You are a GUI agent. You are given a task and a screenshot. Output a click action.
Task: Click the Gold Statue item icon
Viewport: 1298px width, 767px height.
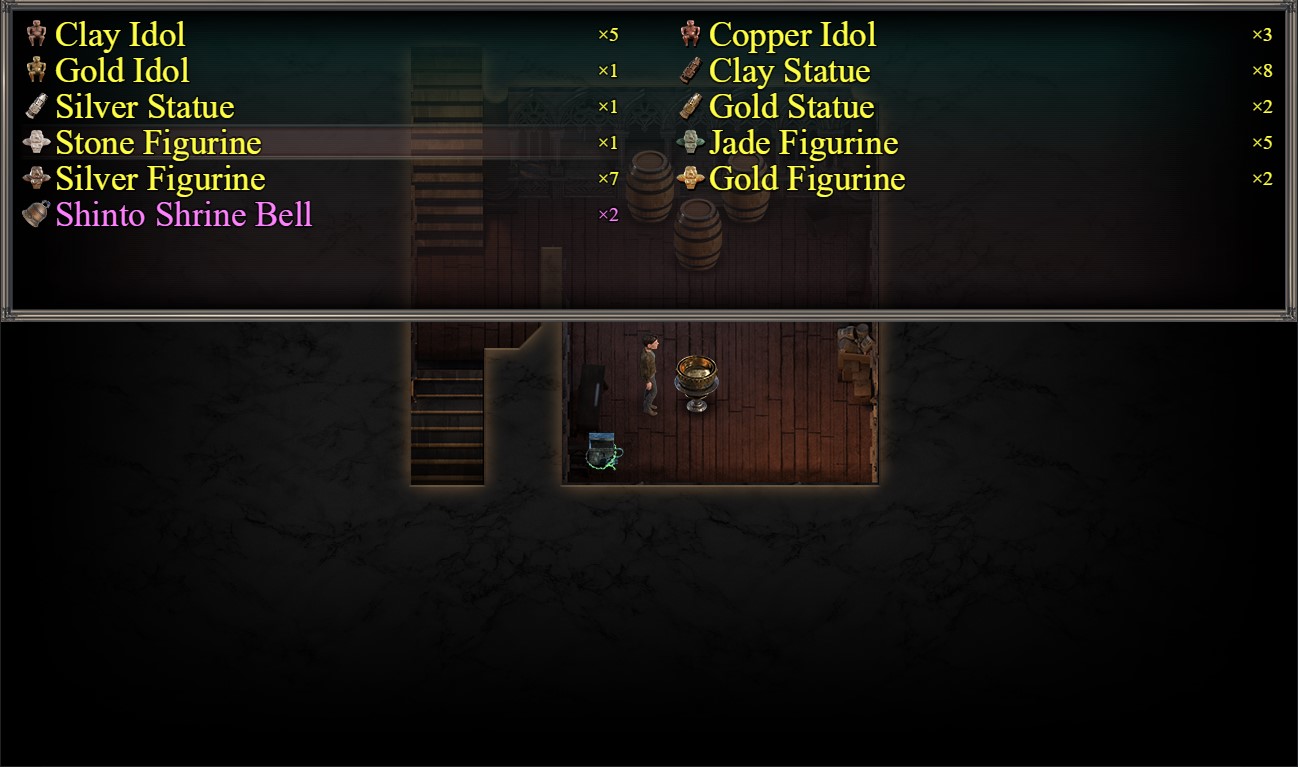click(688, 106)
